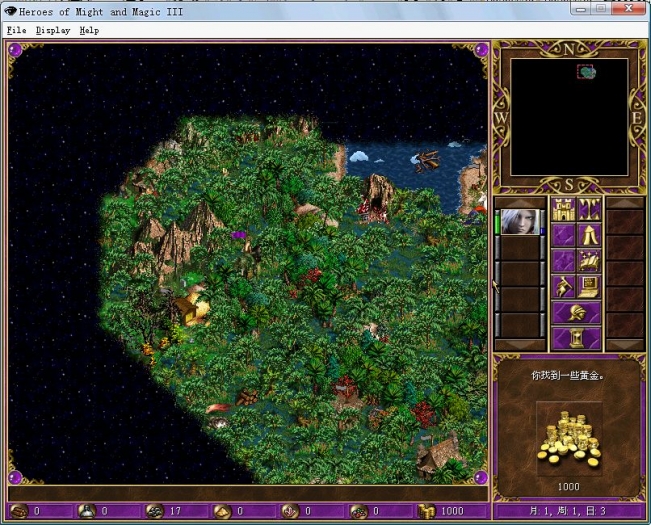Click the minimap to move the view
651x525 pixels.
569,117
